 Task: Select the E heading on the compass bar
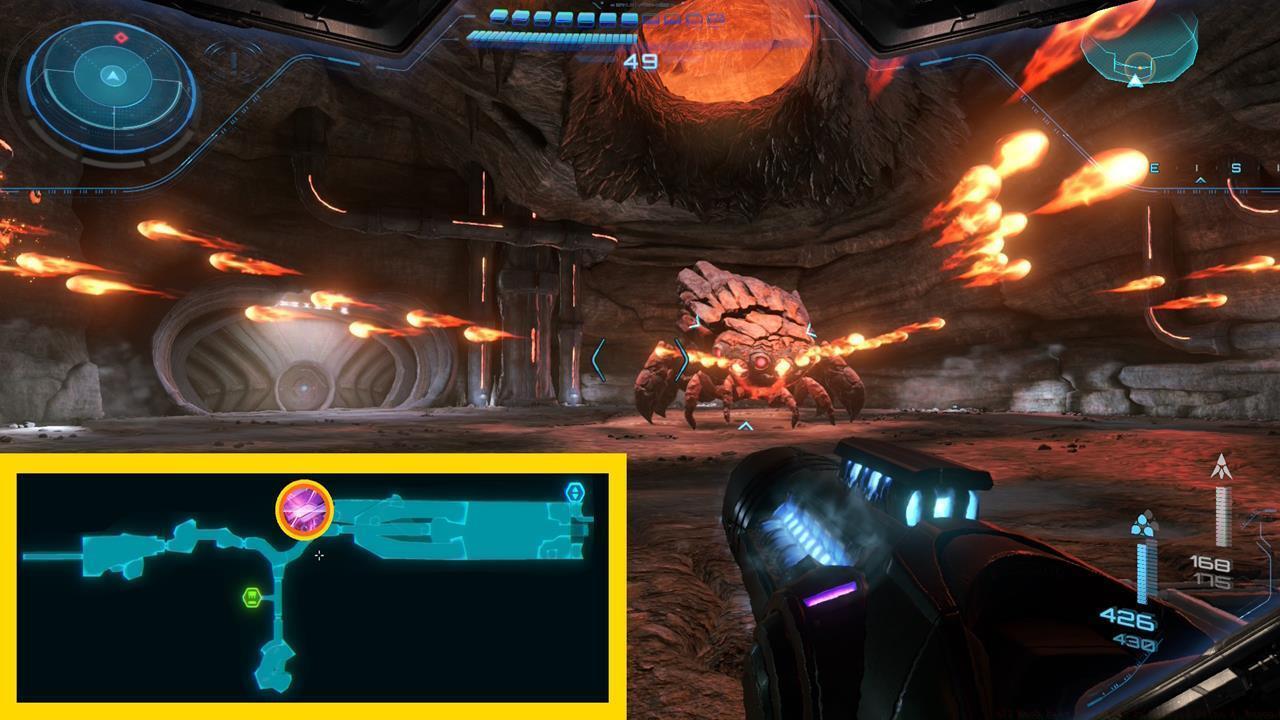click(x=1155, y=168)
